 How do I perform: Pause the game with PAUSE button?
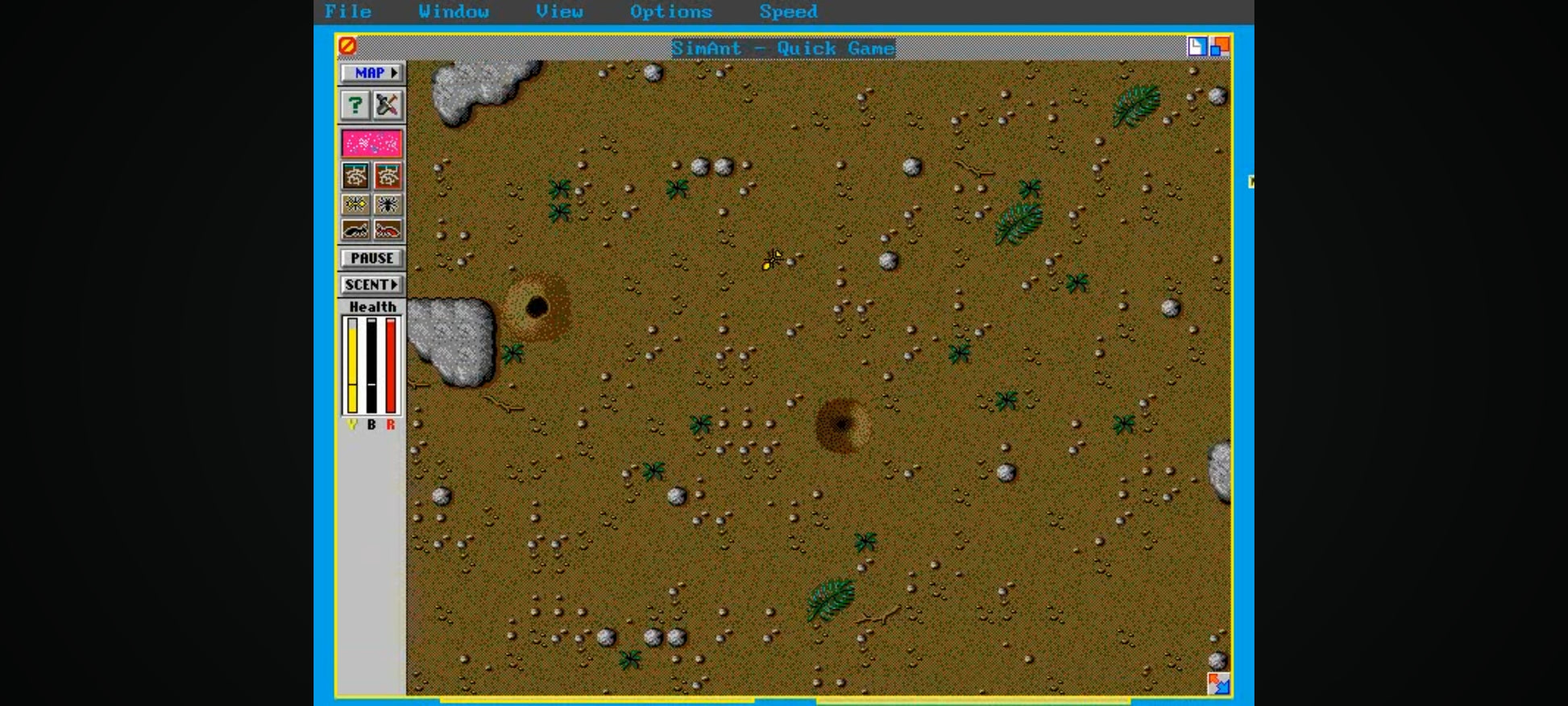tap(371, 258)
